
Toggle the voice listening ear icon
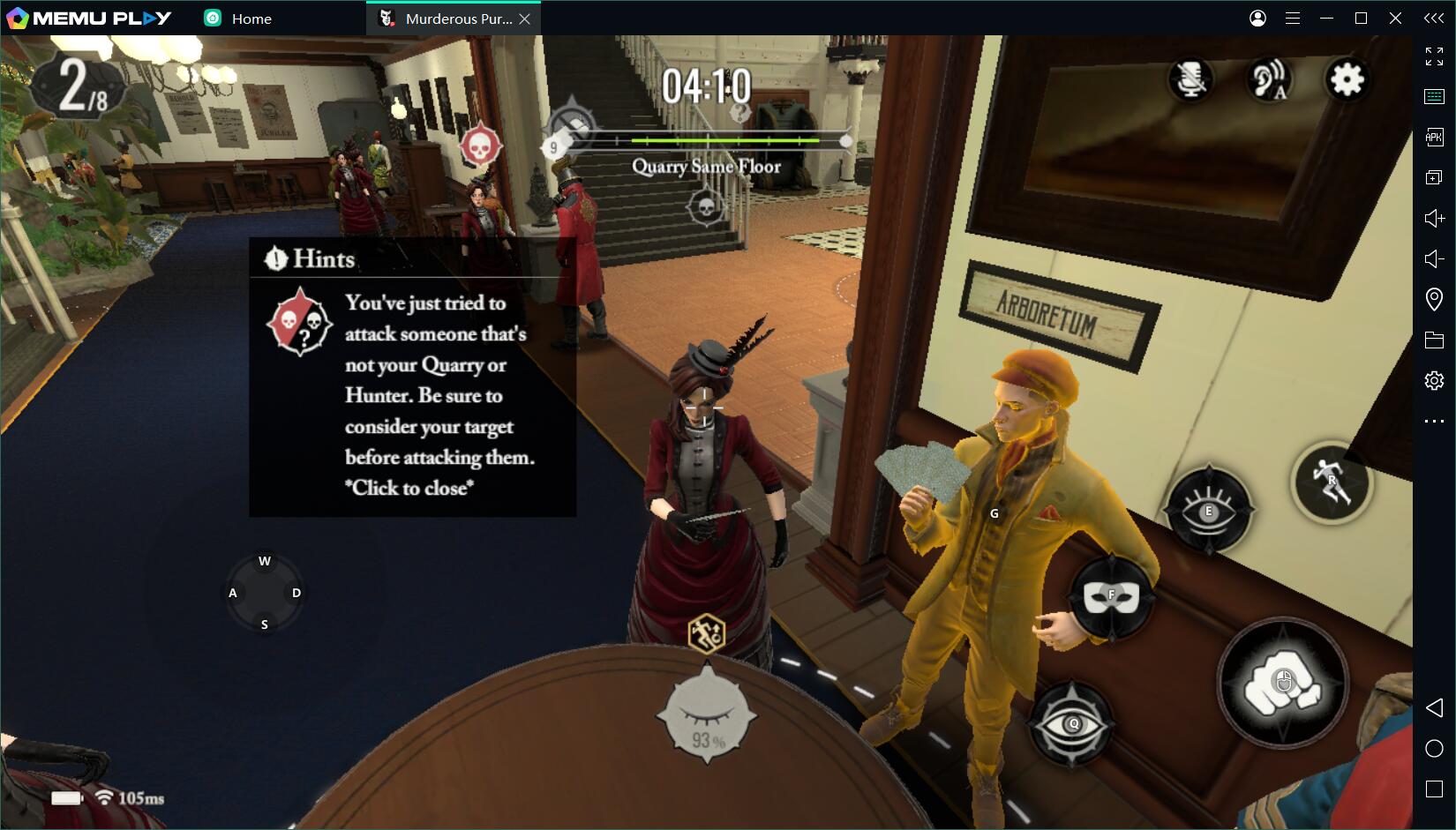(x=1269, y=80)
